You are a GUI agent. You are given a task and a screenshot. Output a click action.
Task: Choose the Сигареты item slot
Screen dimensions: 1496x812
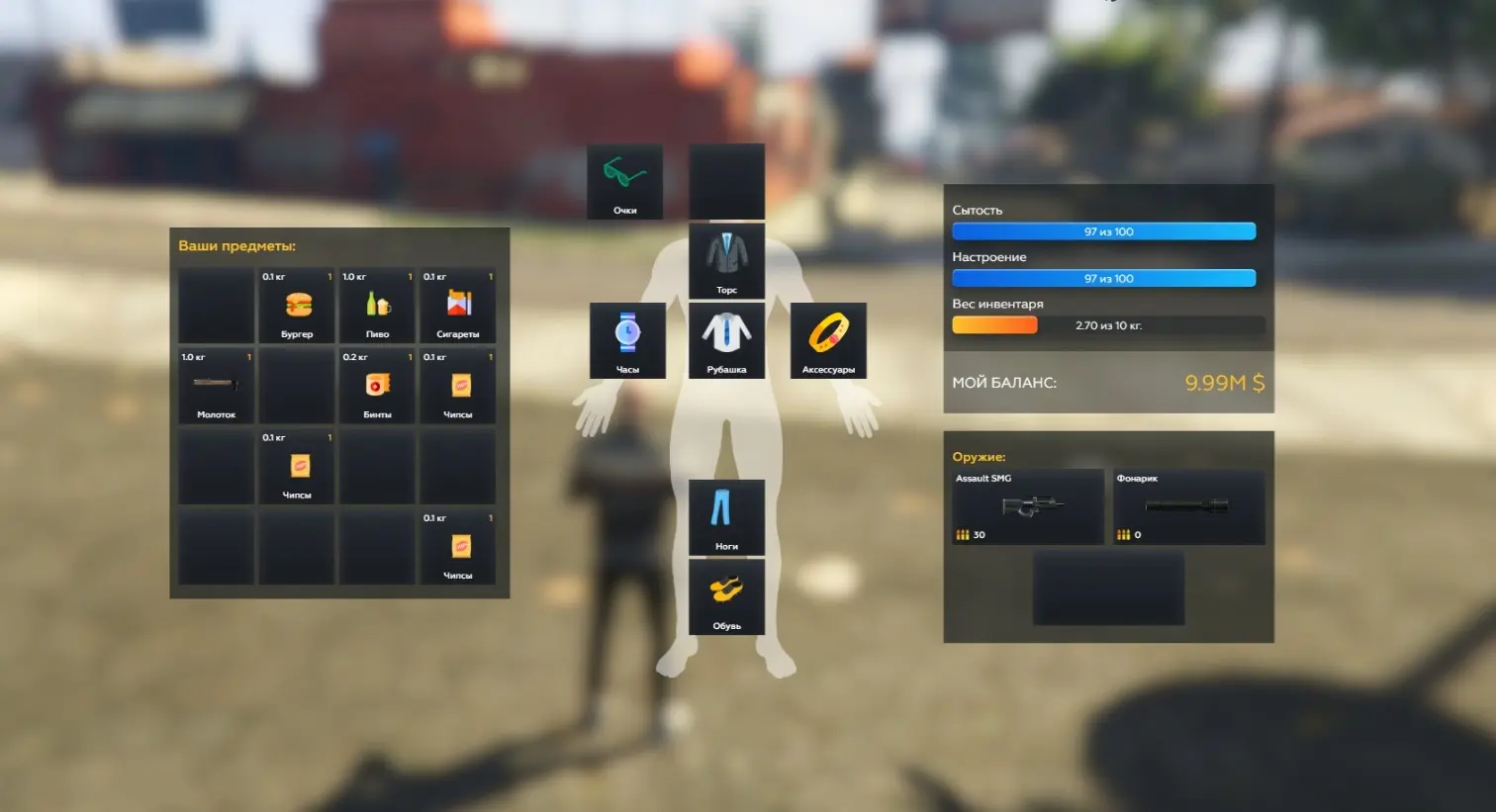click(457, 306)
